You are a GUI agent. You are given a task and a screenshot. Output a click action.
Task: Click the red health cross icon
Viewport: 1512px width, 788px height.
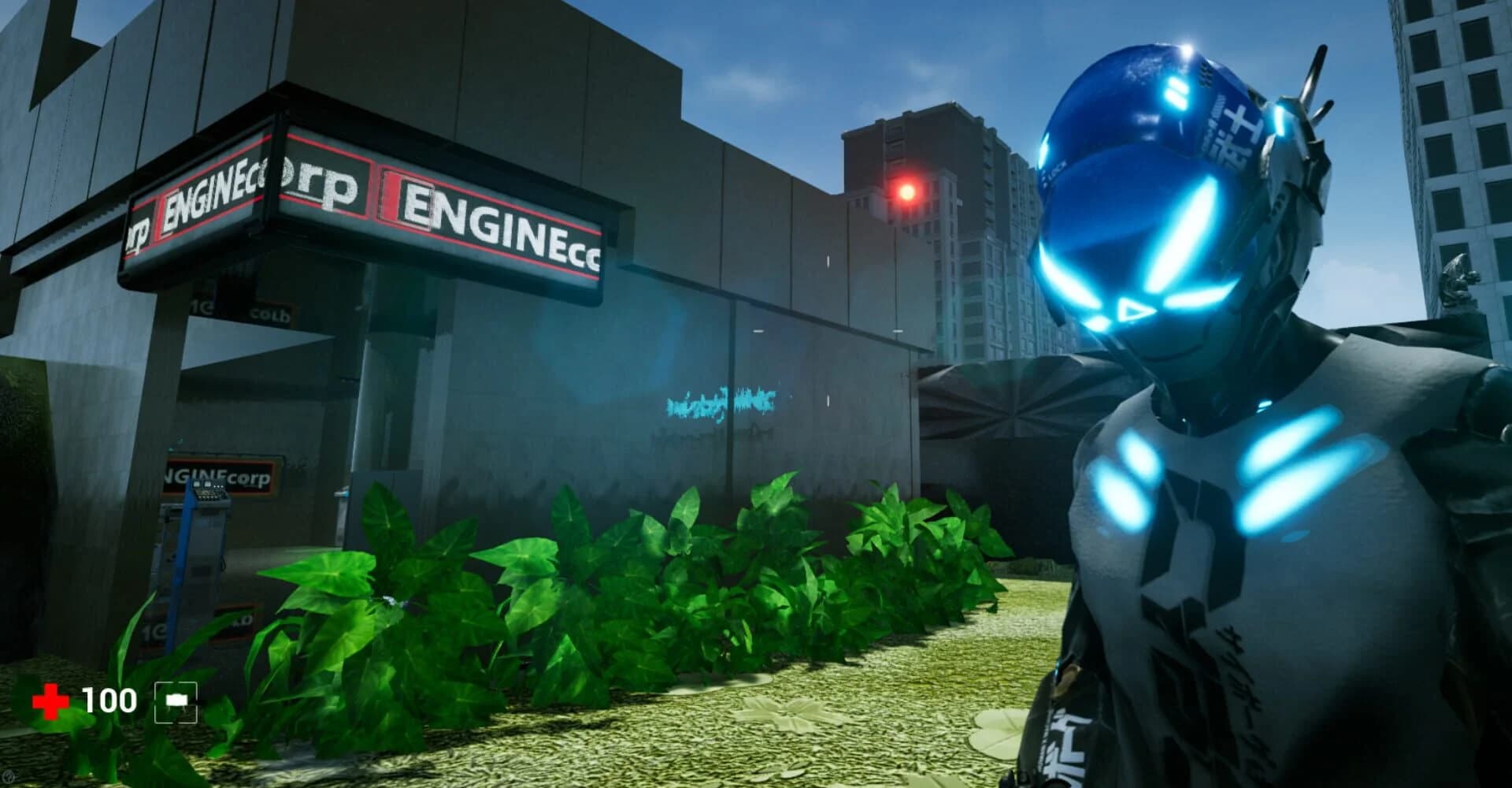coord(49,698)
